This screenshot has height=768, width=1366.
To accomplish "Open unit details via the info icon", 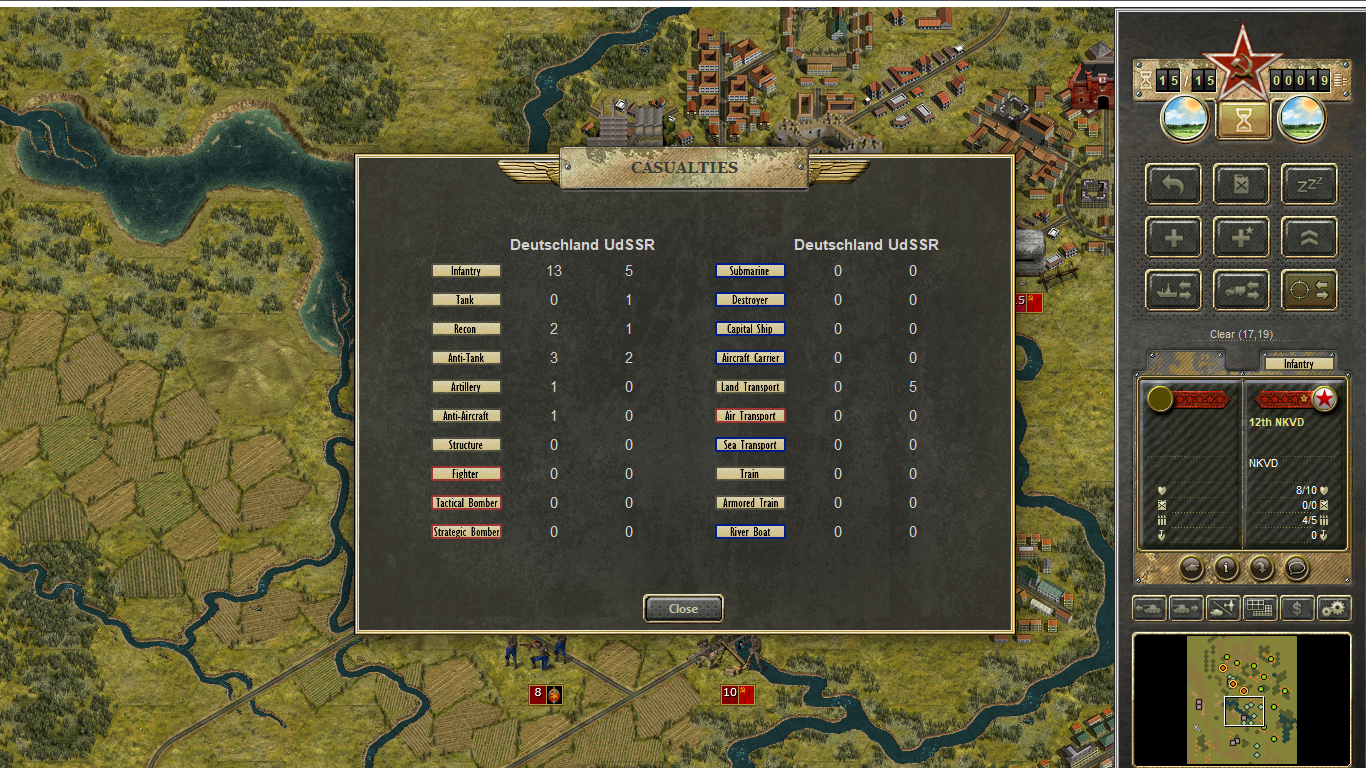I will point(1227,568).
